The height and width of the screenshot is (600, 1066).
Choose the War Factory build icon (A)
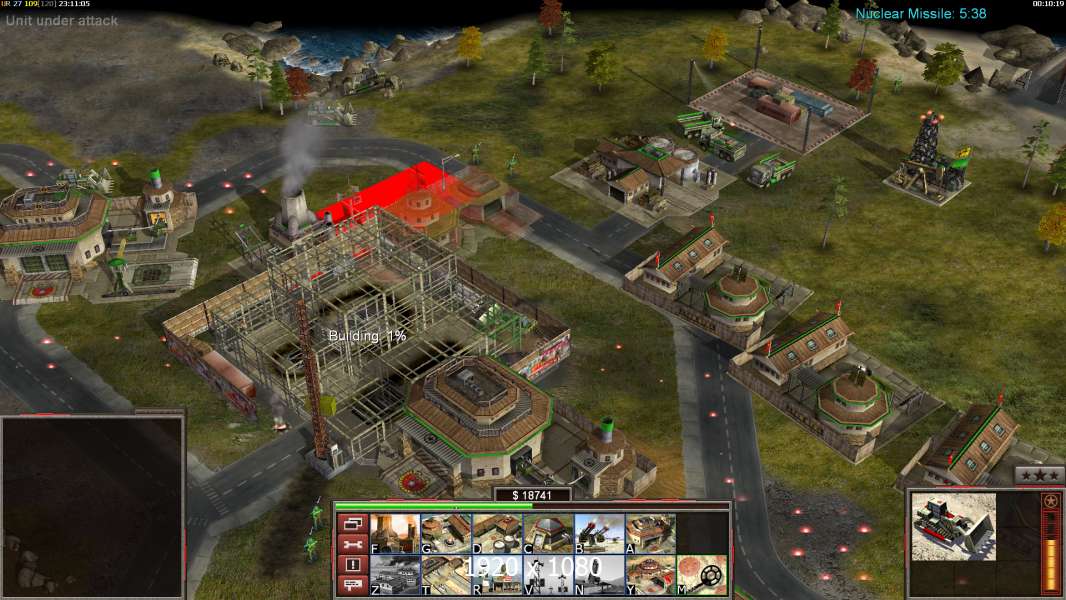click(x=650, y=534)
